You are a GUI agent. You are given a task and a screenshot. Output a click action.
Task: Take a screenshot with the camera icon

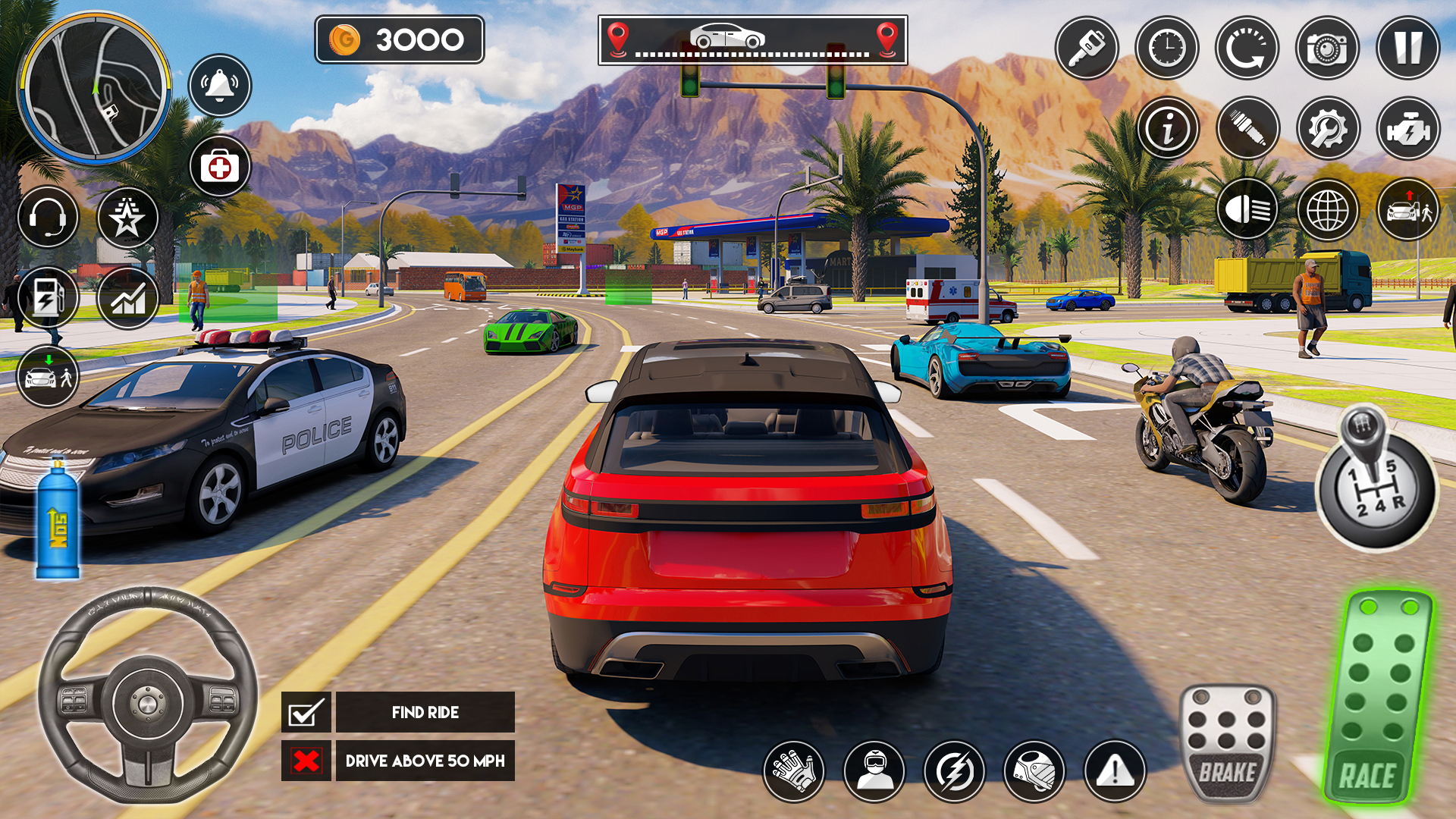[x=1326, y=47]
